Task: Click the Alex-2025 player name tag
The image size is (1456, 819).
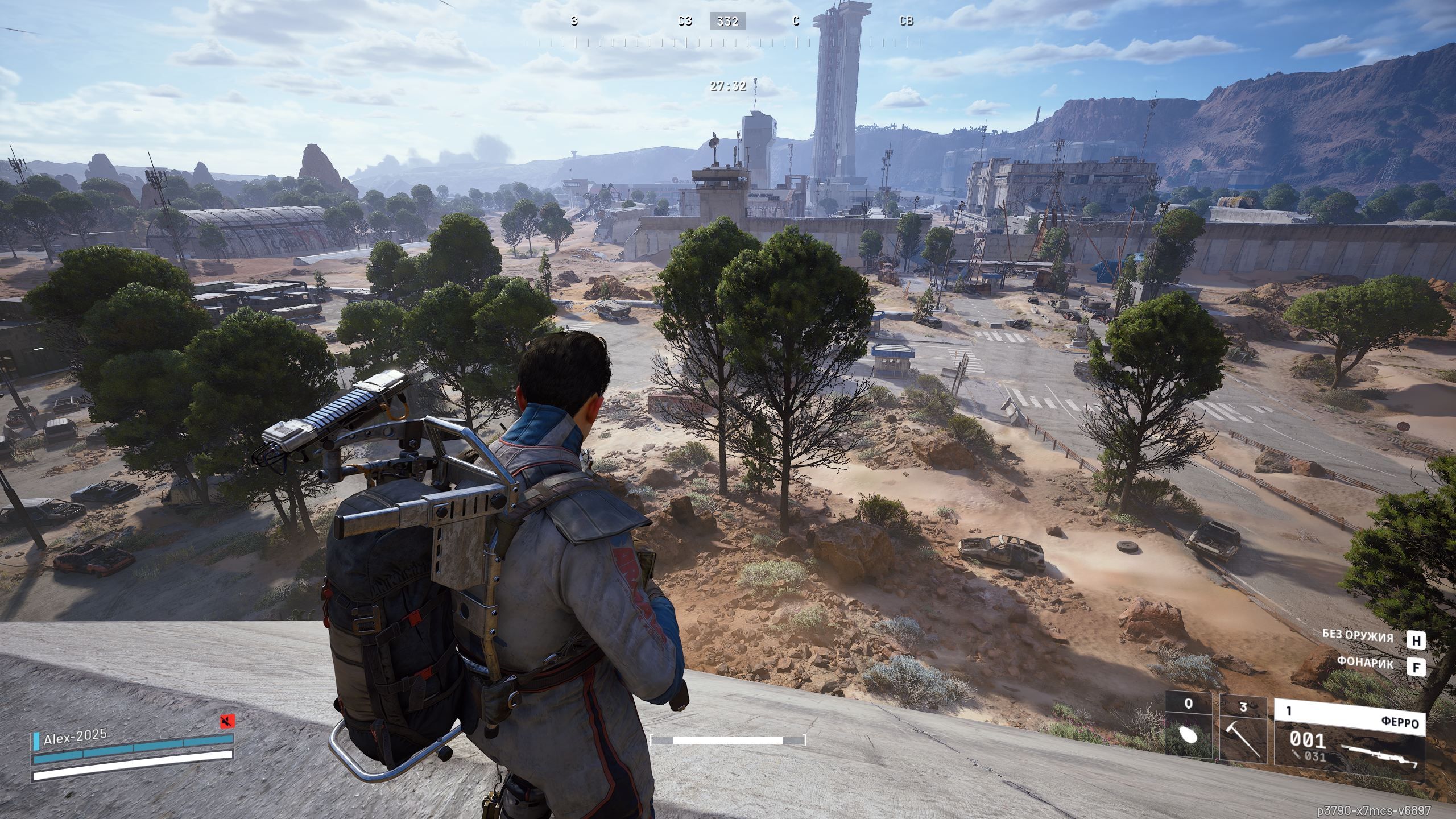Action: click(75, 737)
